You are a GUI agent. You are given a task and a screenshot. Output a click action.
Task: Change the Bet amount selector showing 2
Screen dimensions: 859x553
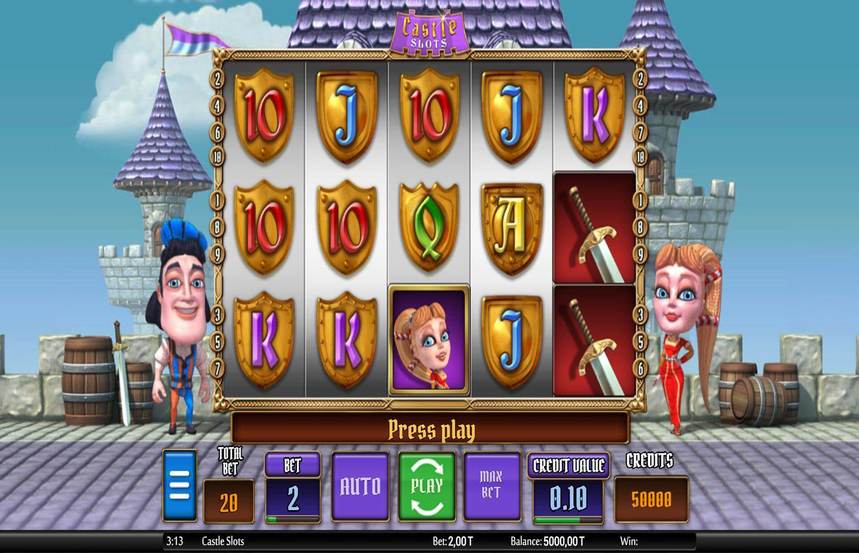pos(292,497)
